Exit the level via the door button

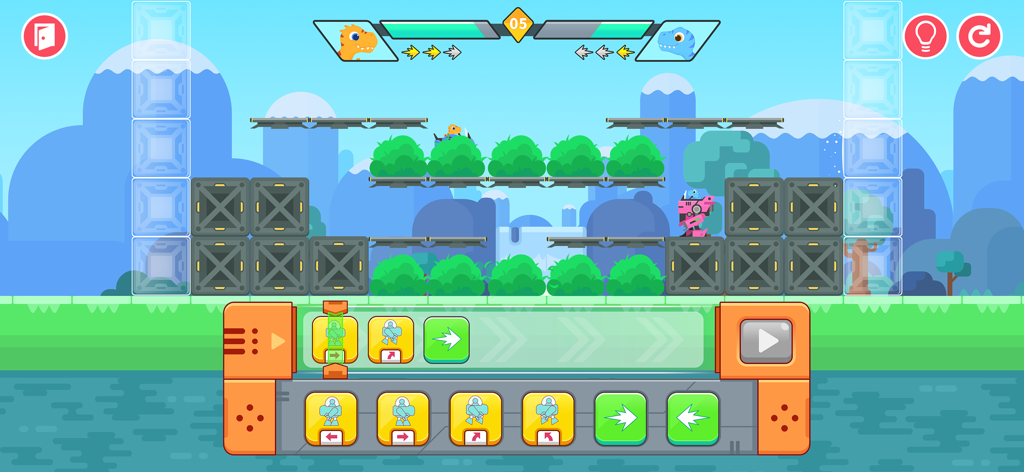[x=45, y=37]
